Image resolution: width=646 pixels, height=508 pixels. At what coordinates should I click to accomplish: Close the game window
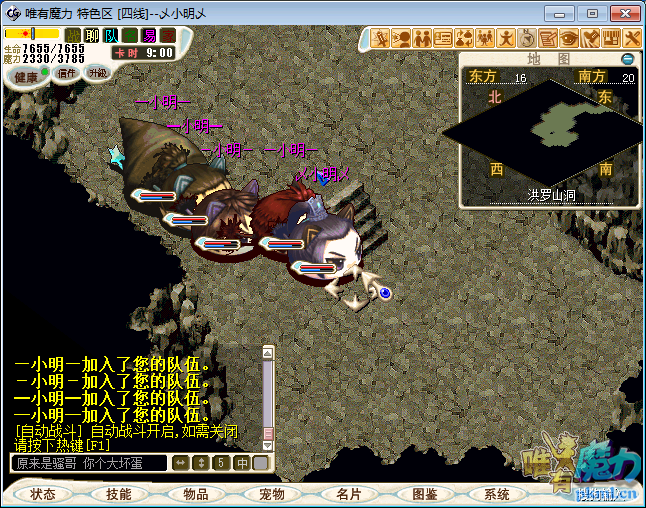[623, 13]
